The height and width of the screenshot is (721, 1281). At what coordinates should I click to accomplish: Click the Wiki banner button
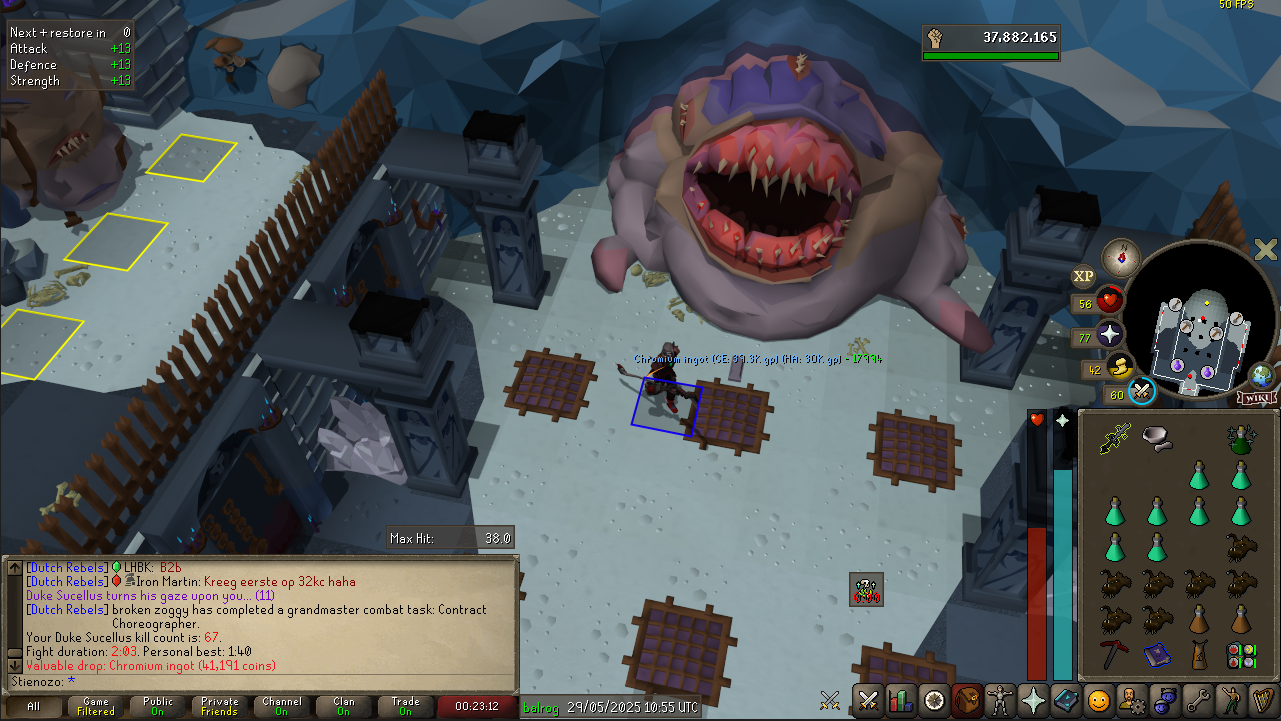1256,398
